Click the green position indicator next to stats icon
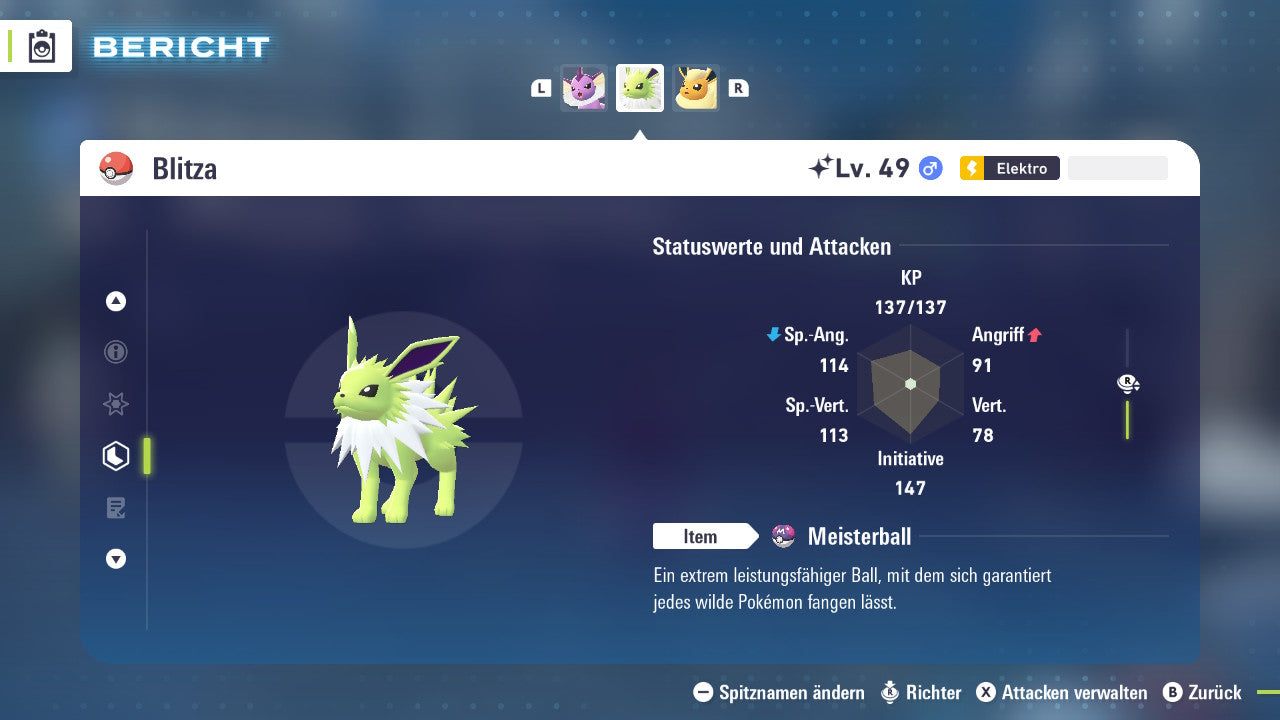Screen dimensions: 1280x720 (147, 455)
